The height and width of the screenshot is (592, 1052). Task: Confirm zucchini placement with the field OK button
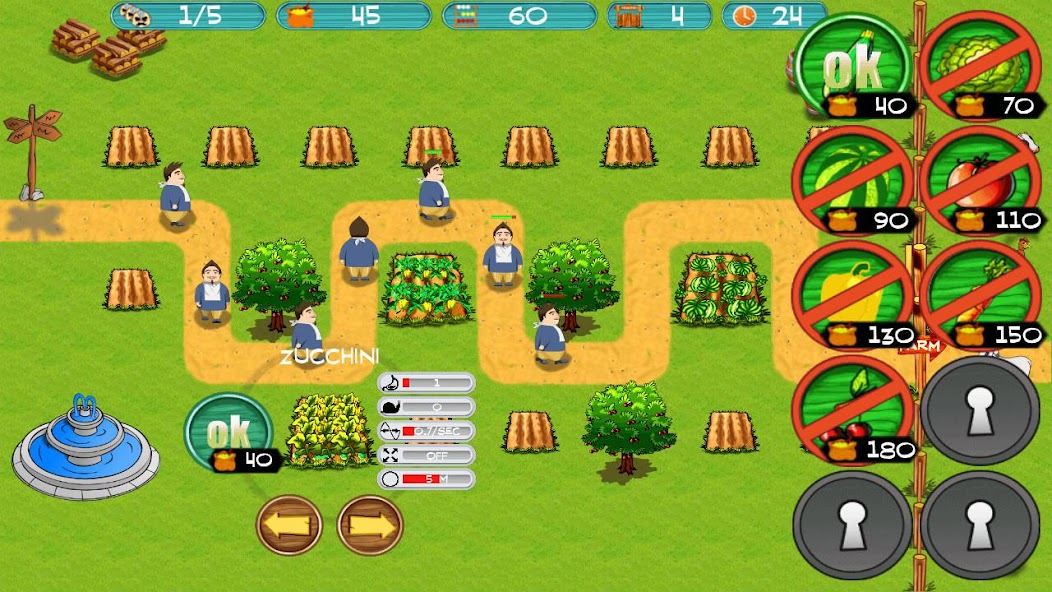coord(229,433)
